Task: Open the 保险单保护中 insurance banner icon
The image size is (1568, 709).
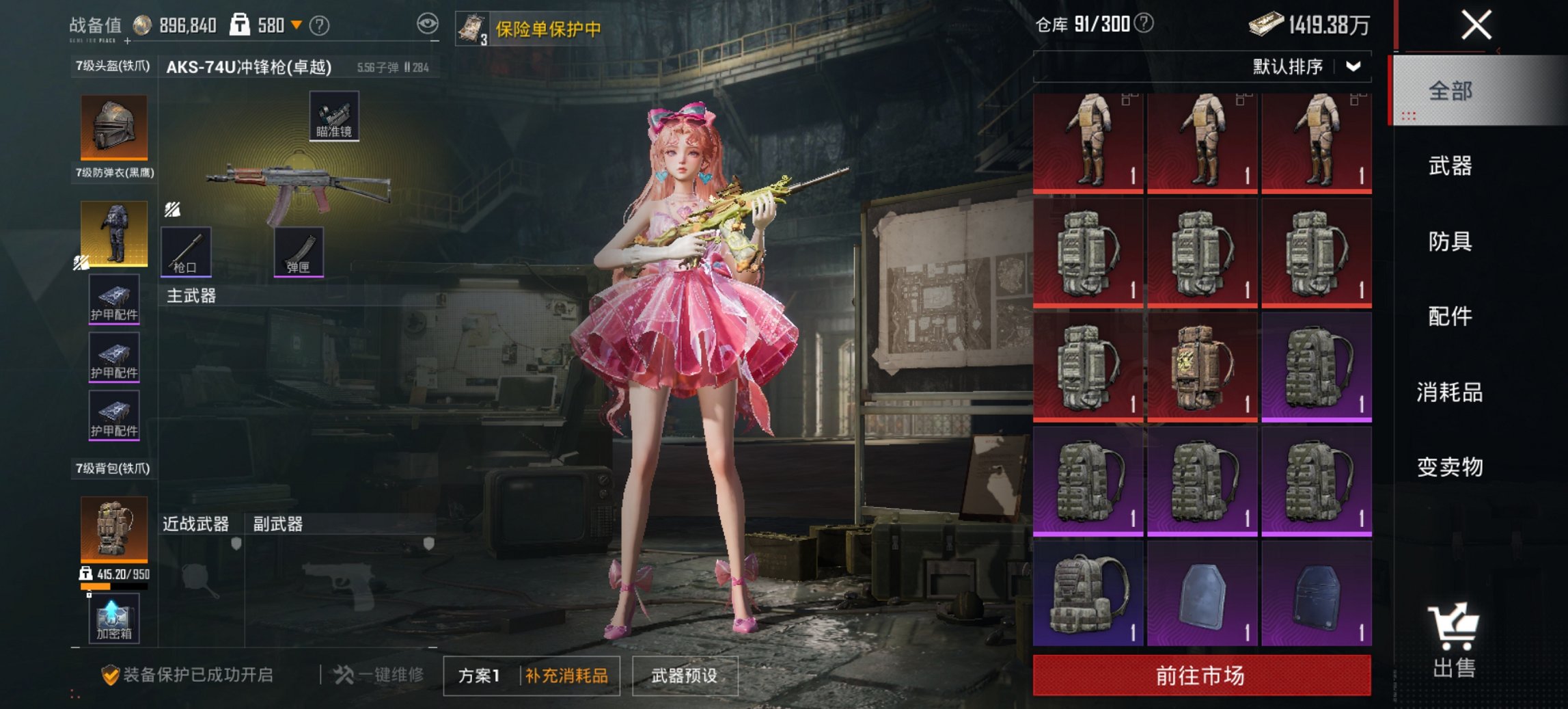Action: (473, 28)
